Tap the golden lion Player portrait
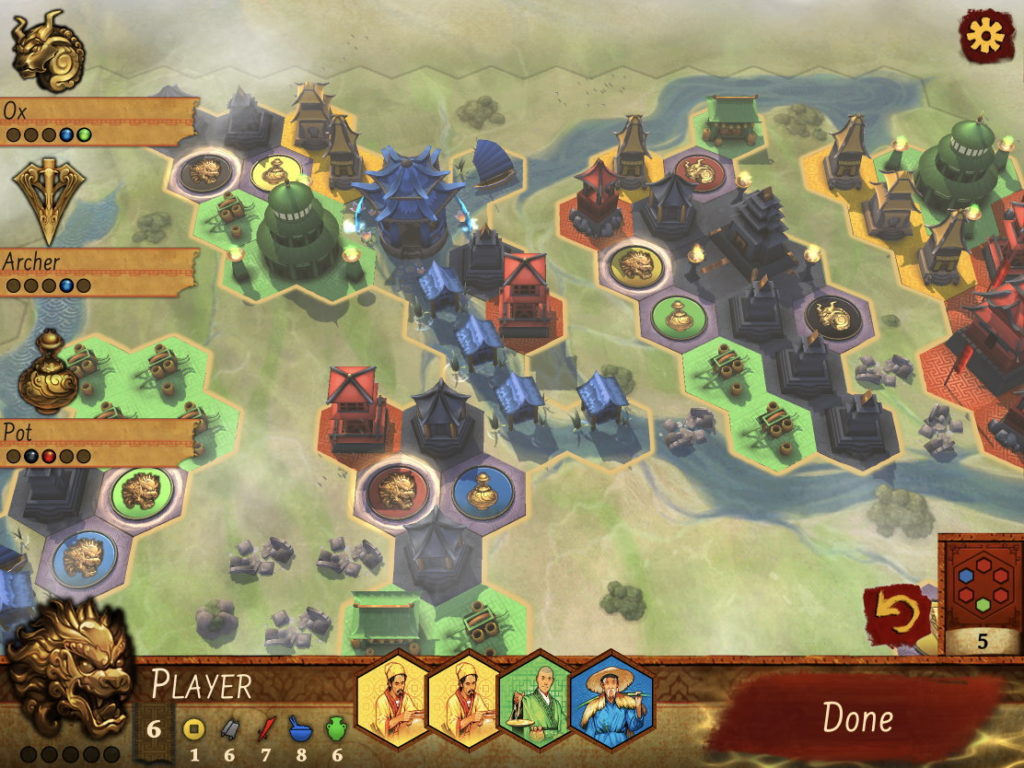The width and height of the screenshot is (1024, 768). click(70, 667)
